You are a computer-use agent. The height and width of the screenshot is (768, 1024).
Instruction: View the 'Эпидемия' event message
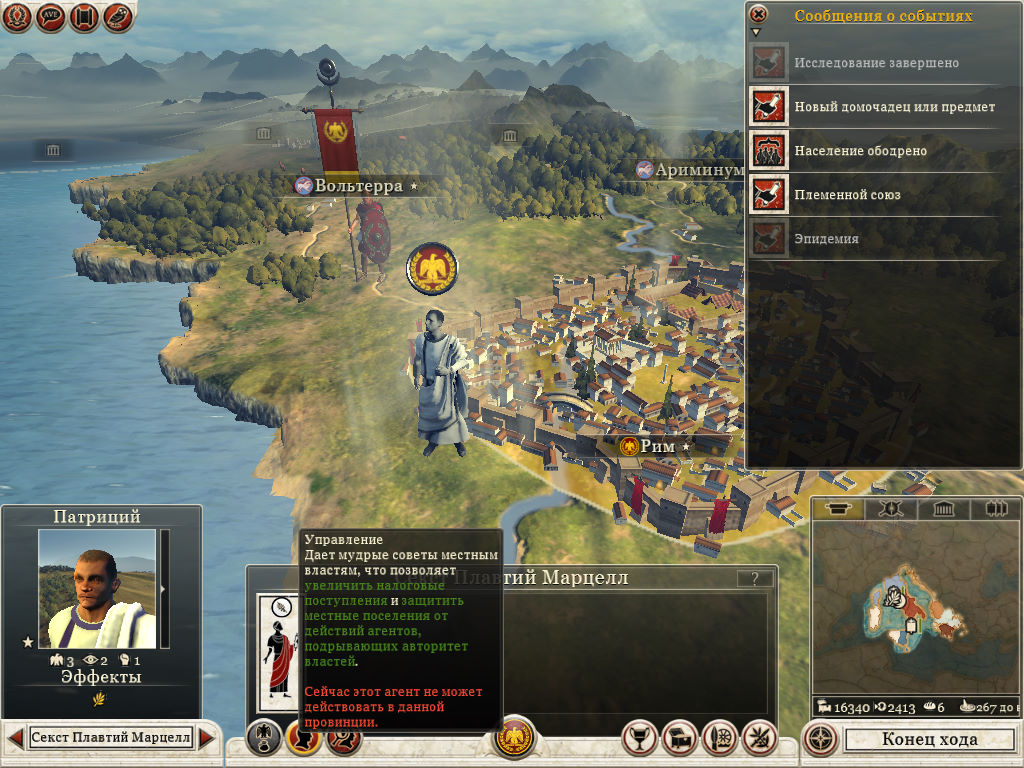[x=826, y=239]
